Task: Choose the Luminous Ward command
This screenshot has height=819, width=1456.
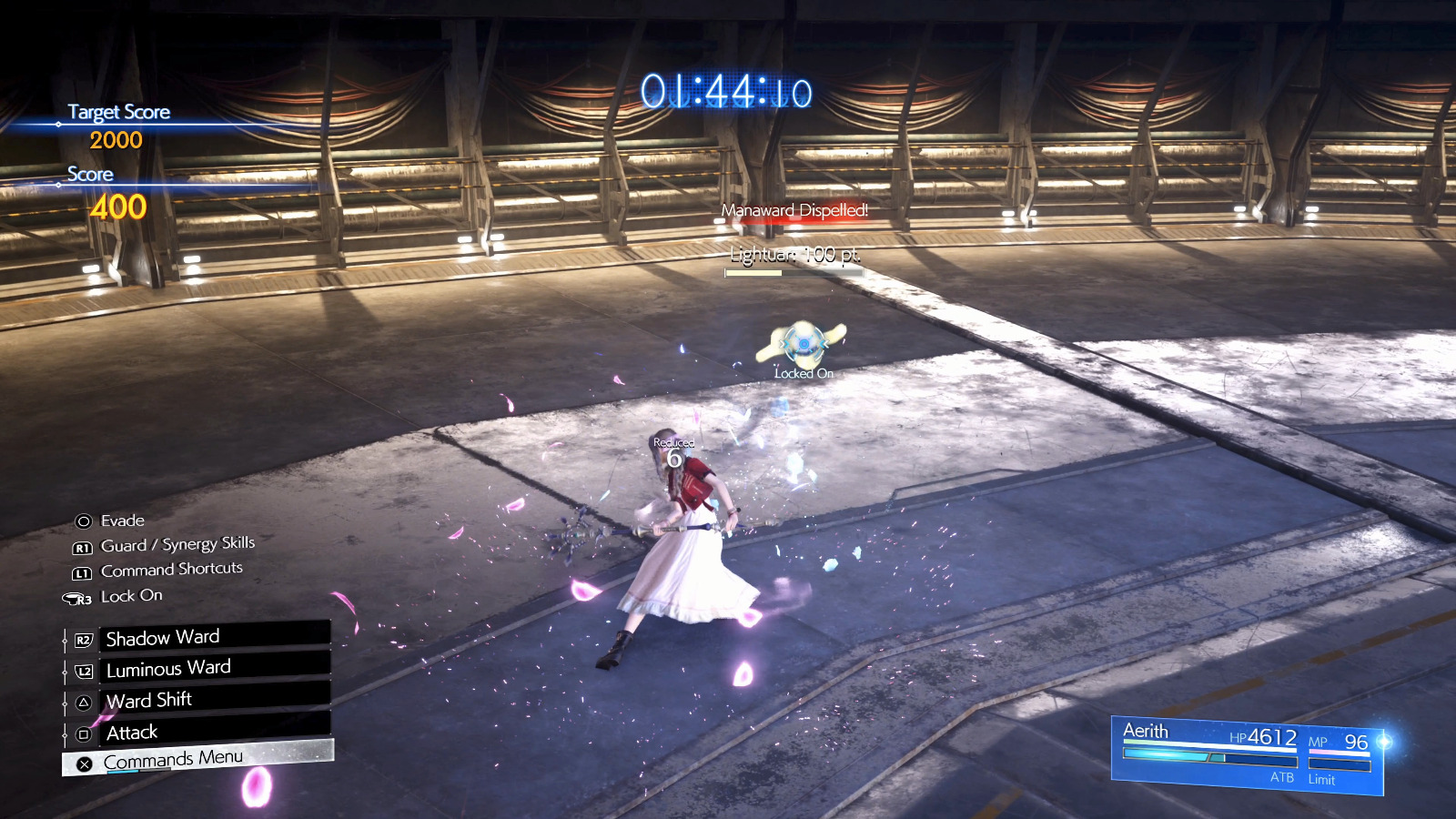Action: click(x=213, y=668)
